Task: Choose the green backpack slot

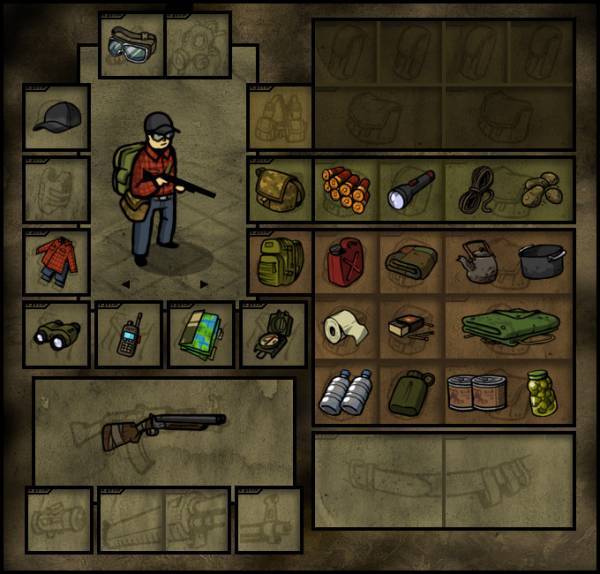Action: pyautogui.click(x=278, y=262)
